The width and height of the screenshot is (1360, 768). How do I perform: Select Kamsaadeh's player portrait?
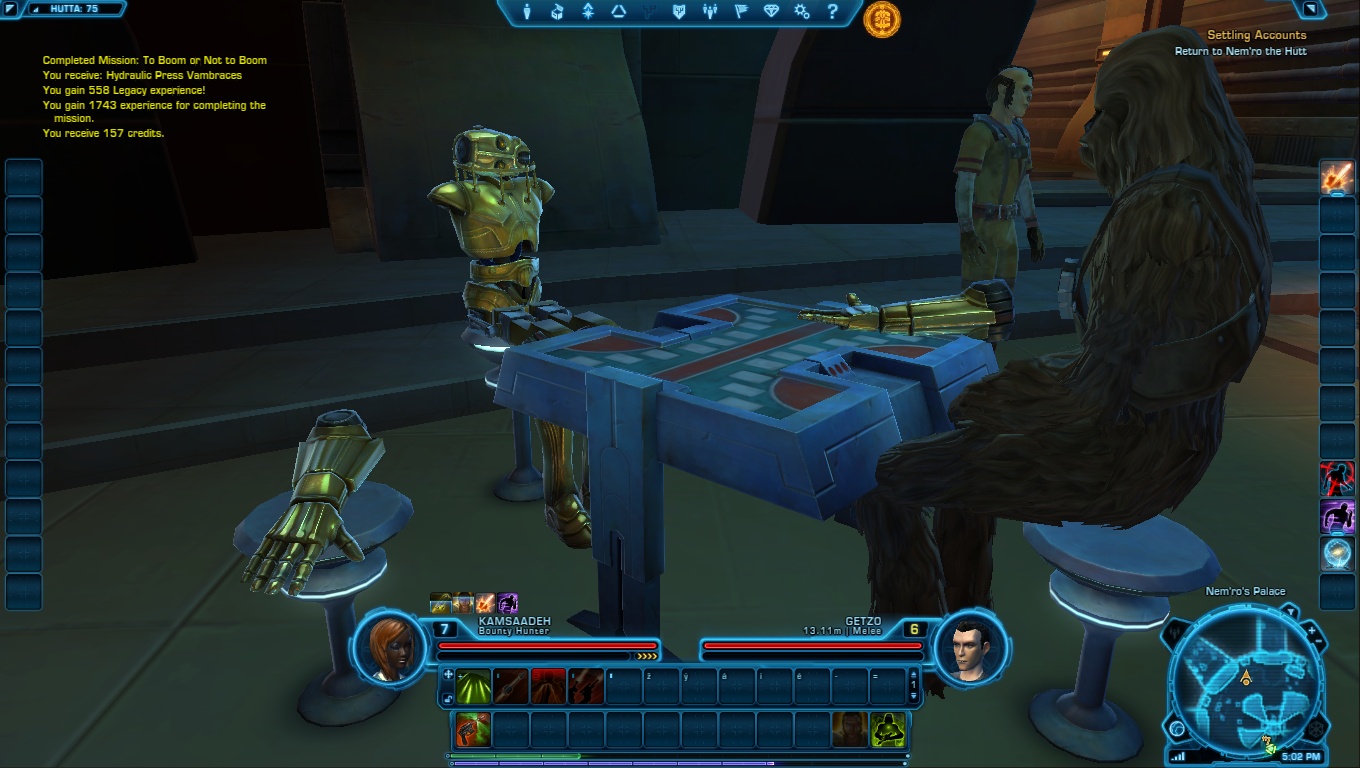(x=391, y=648)
